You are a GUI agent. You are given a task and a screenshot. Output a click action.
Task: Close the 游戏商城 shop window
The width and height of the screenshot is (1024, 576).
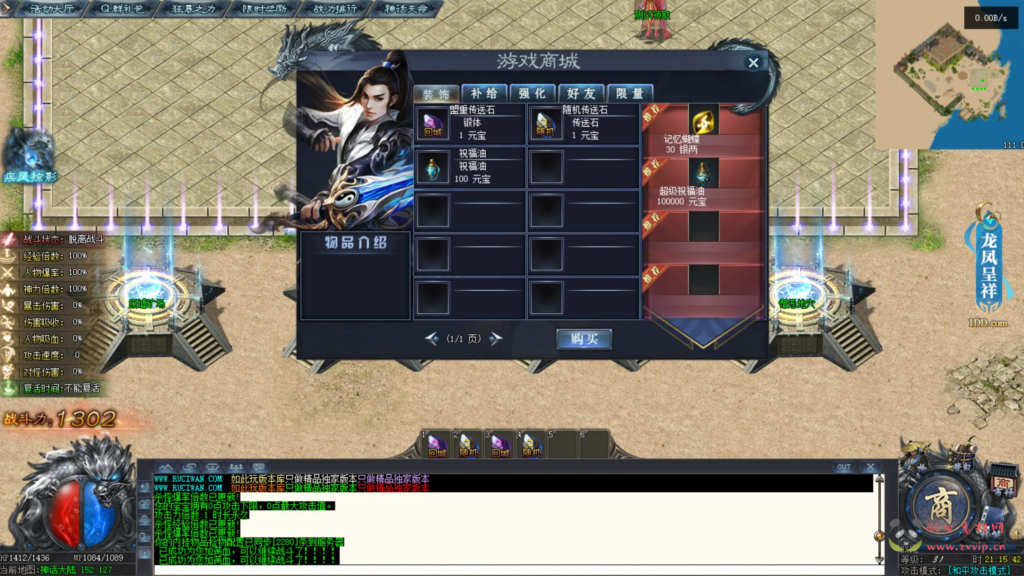[753, 62]
